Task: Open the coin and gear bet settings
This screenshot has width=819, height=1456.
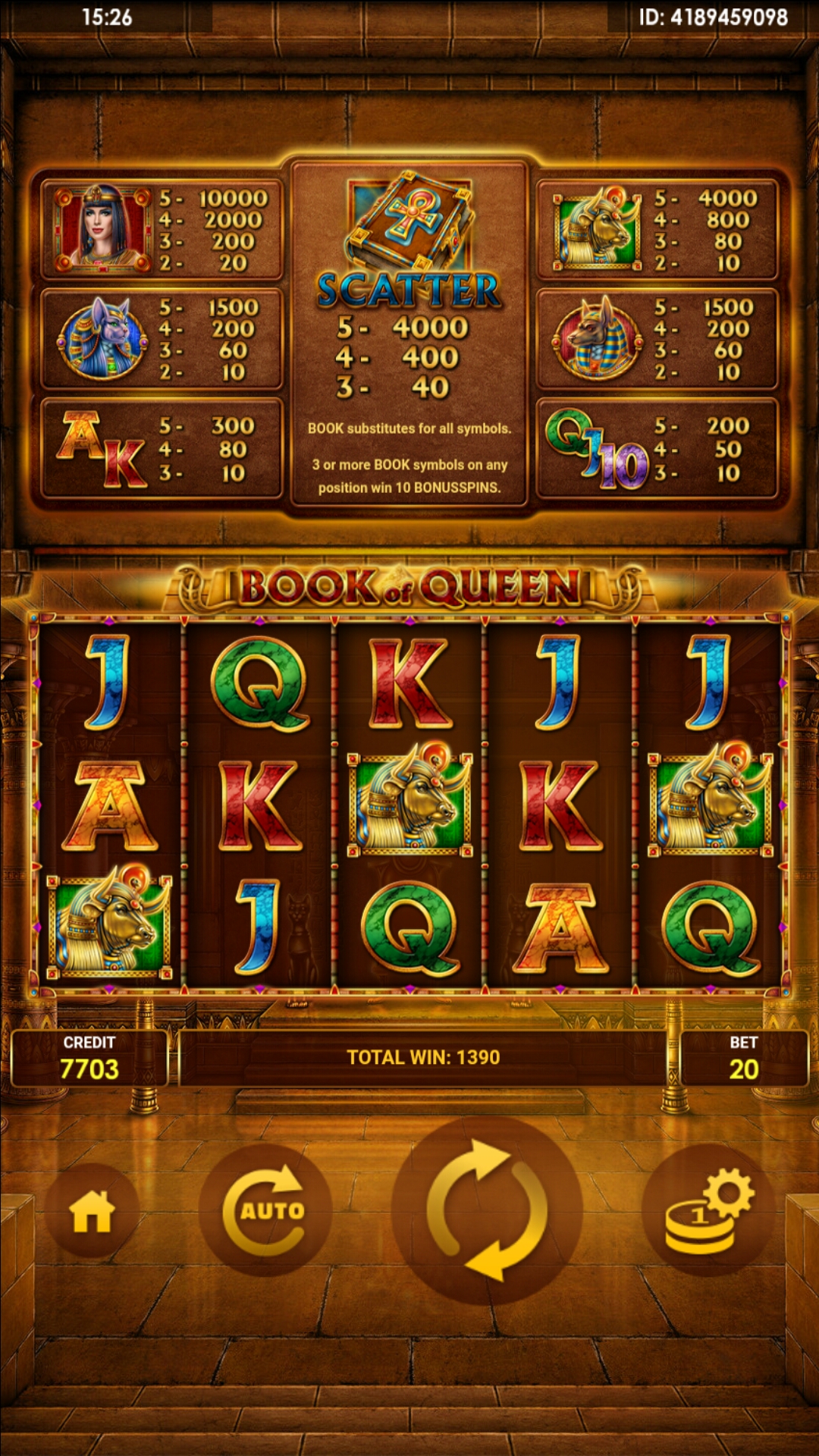Action: tap(708, 1210)
